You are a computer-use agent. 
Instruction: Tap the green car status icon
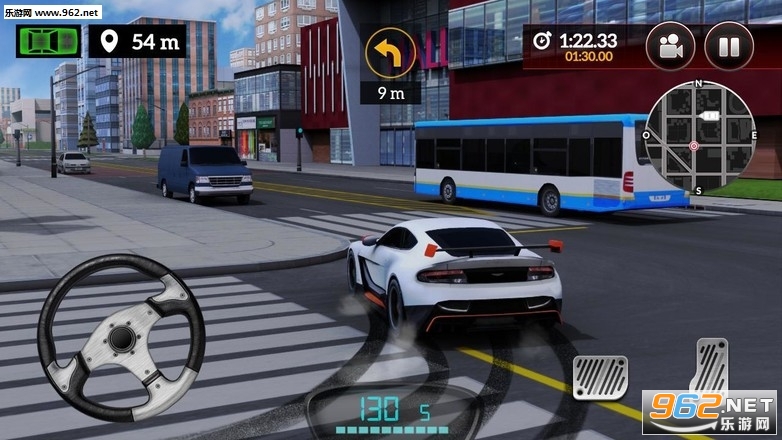click(x=46, y=42)
